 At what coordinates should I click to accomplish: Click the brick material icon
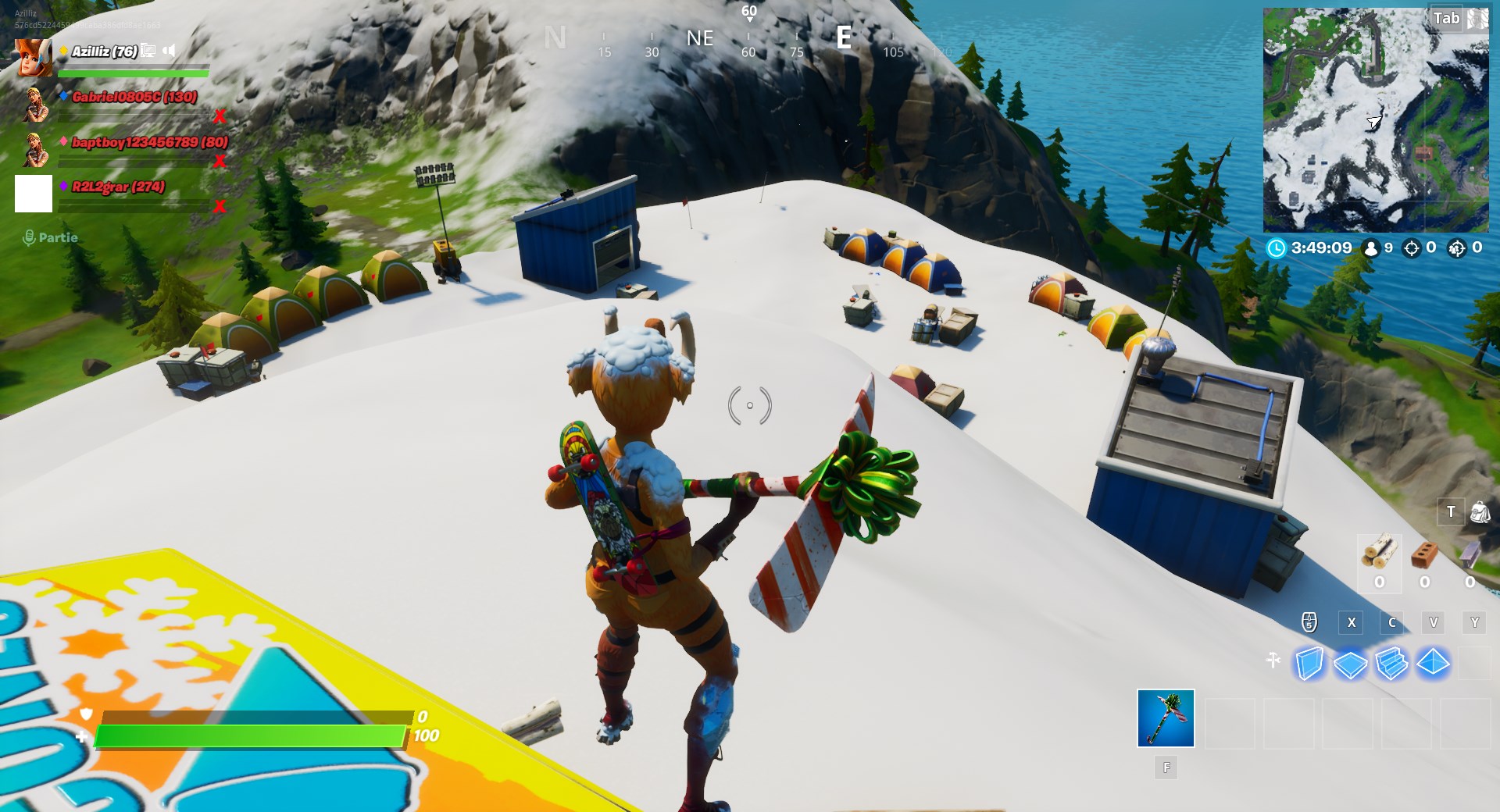[x=1425, y=554]
